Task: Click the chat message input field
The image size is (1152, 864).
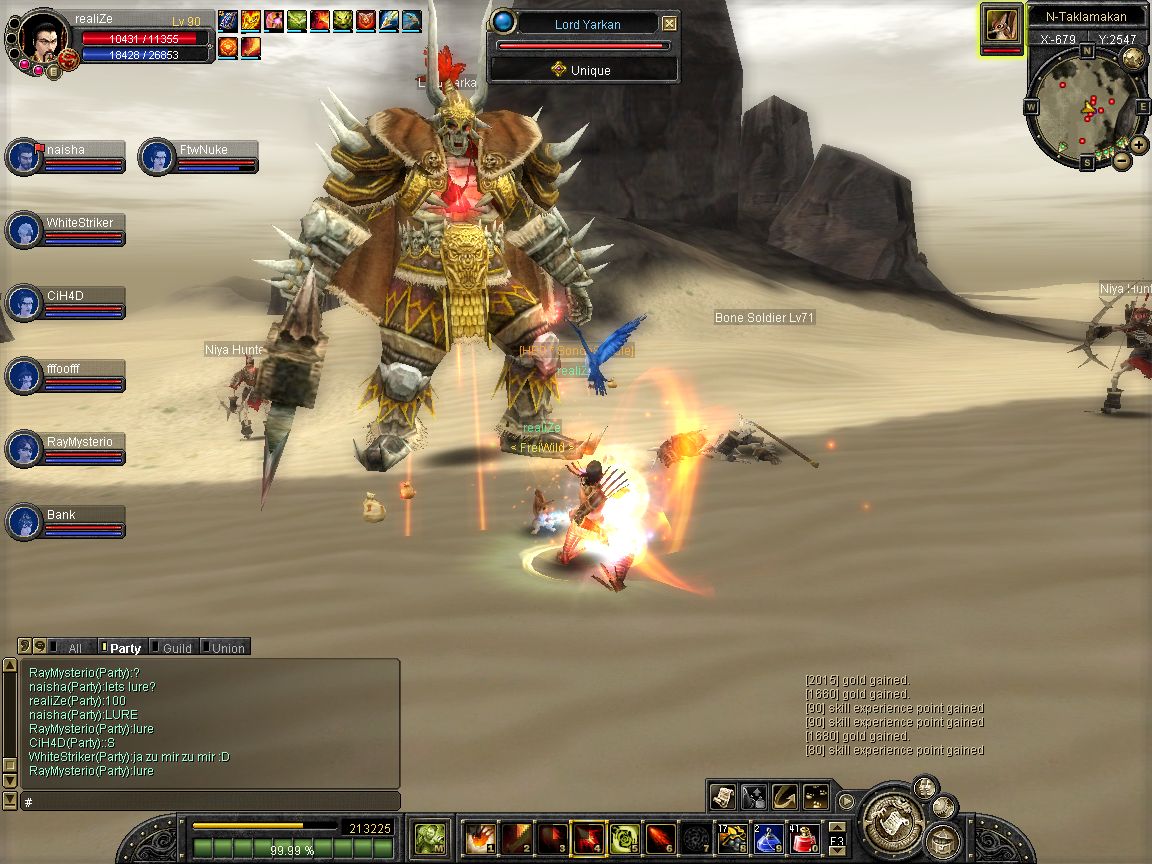Action: (x=210, y=802)
